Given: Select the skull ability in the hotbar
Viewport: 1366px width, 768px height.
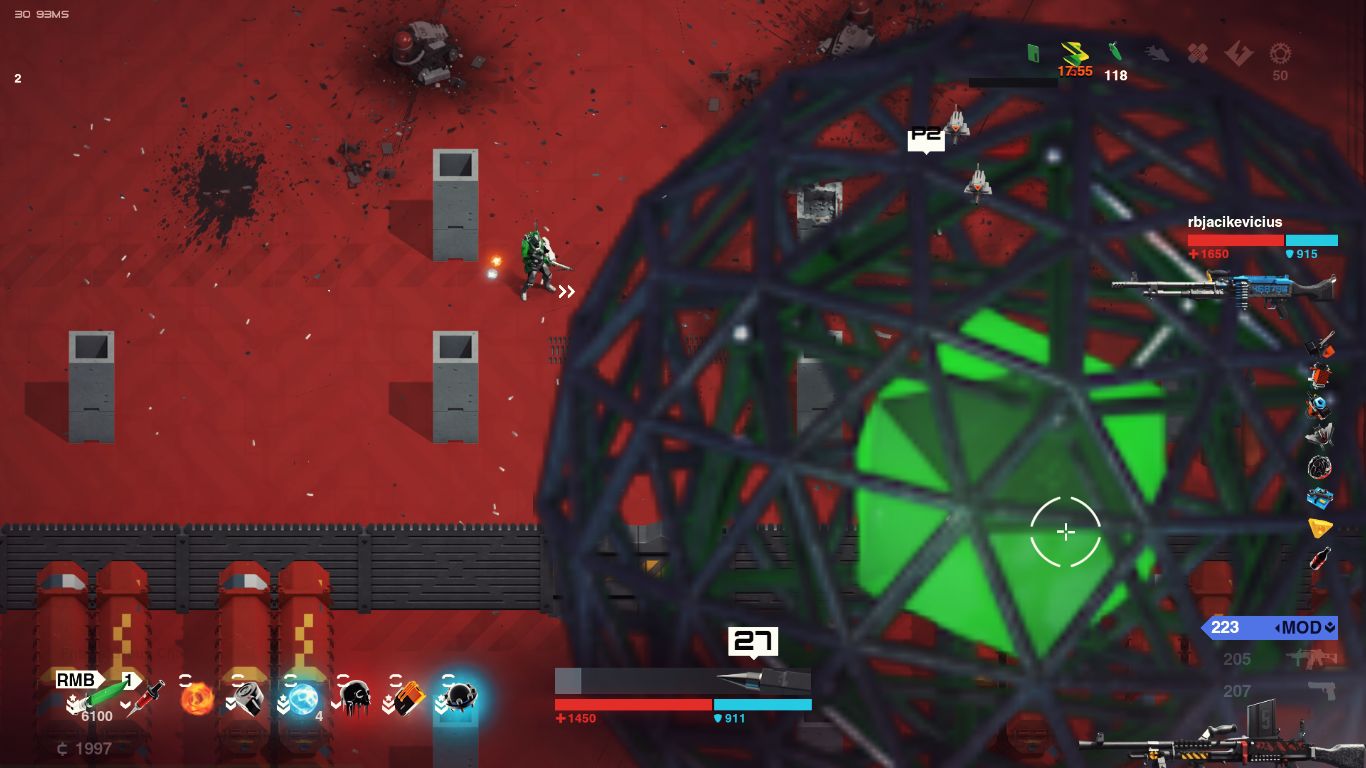Looking at the screenshot, I should (358, 697).
